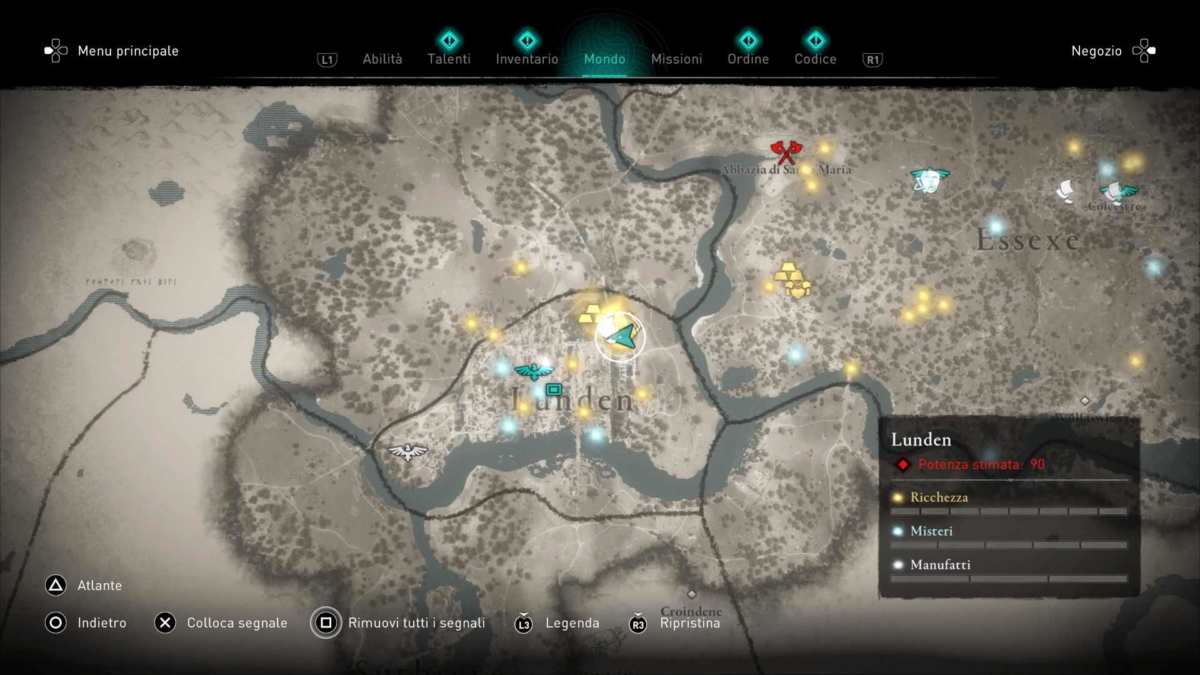Screen dimensions: 1200x675
Task: Select the Inventario tab
Action: [x=527, y=59]
